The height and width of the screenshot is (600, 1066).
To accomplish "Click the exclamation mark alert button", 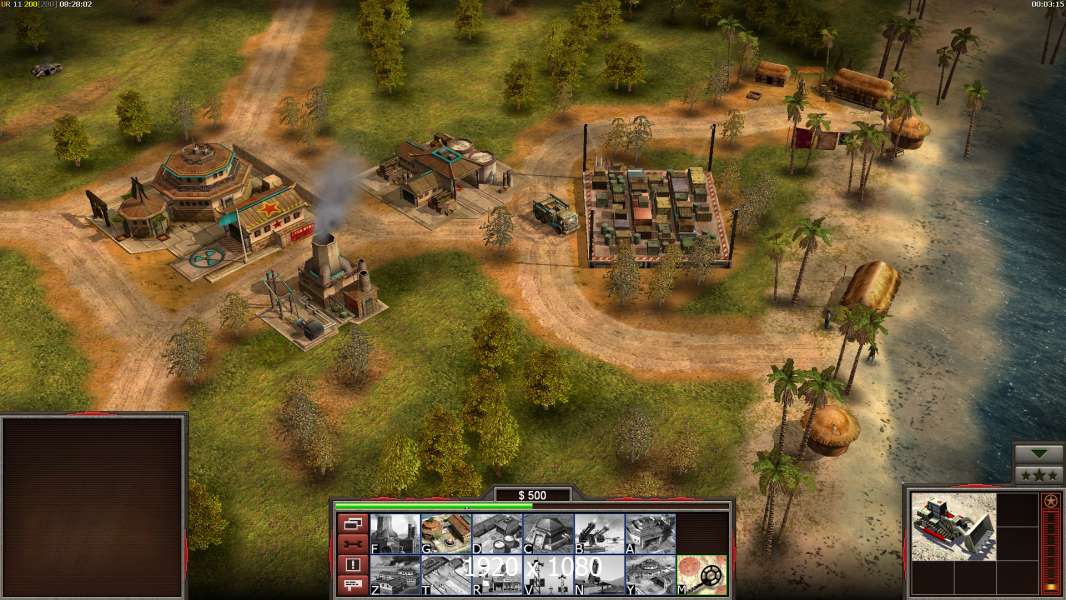I will pyautogui.click(x=352, y=565).
